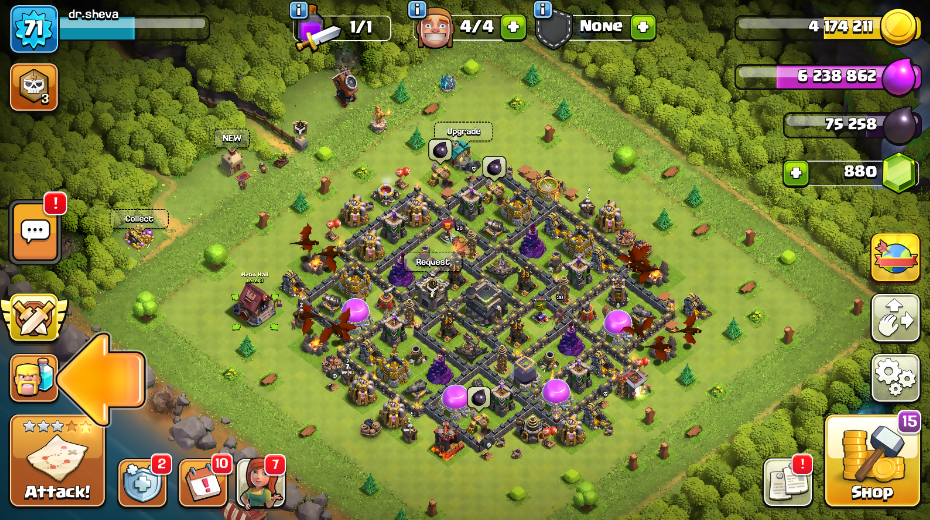Open the red-haired villager portrait button
930x520 pixels.
coord(260,483)
